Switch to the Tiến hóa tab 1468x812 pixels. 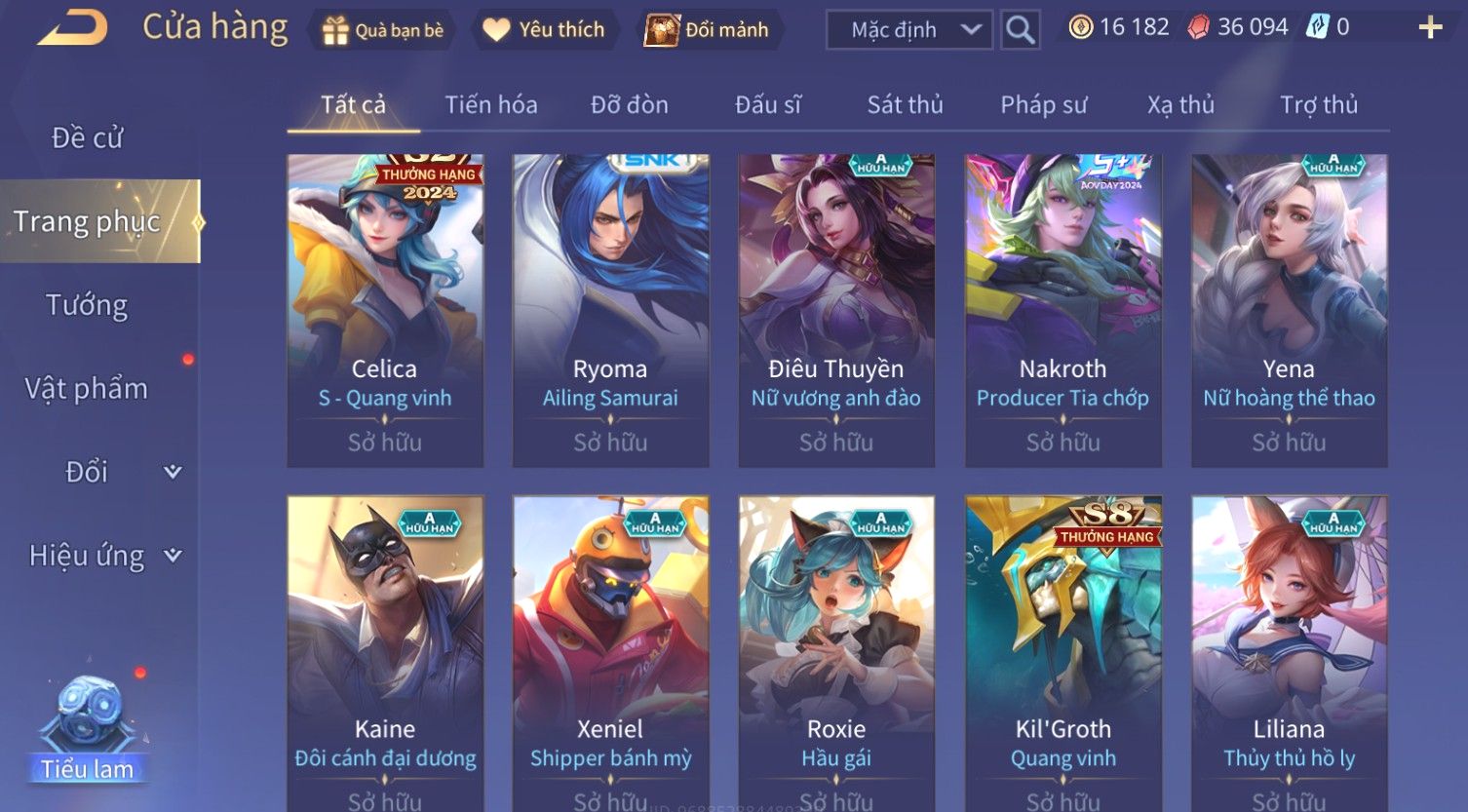pos(491,104)
